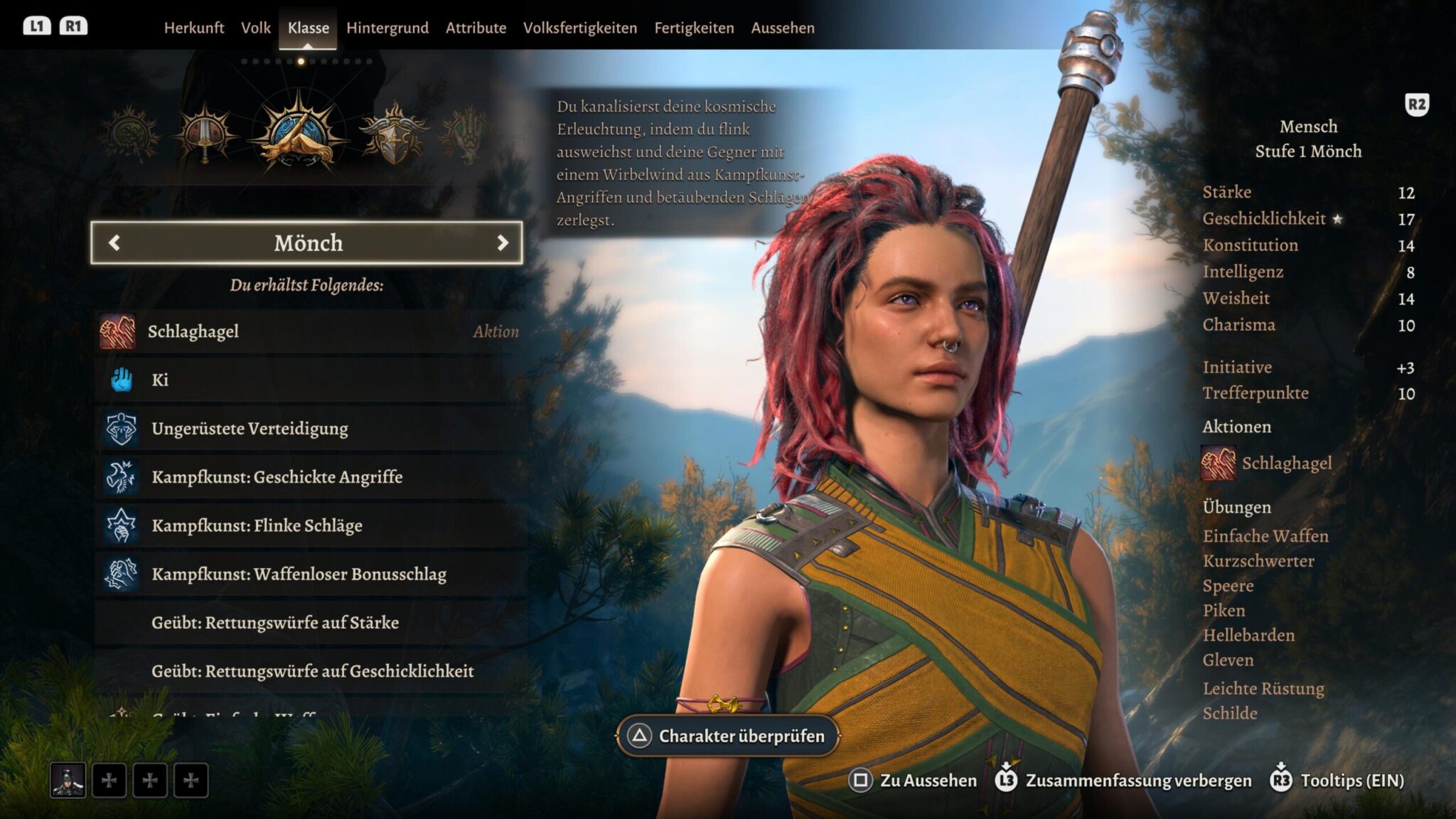Select the Schlaghagel action row
Screen dimensions: 1456x819
coord(309,331)
